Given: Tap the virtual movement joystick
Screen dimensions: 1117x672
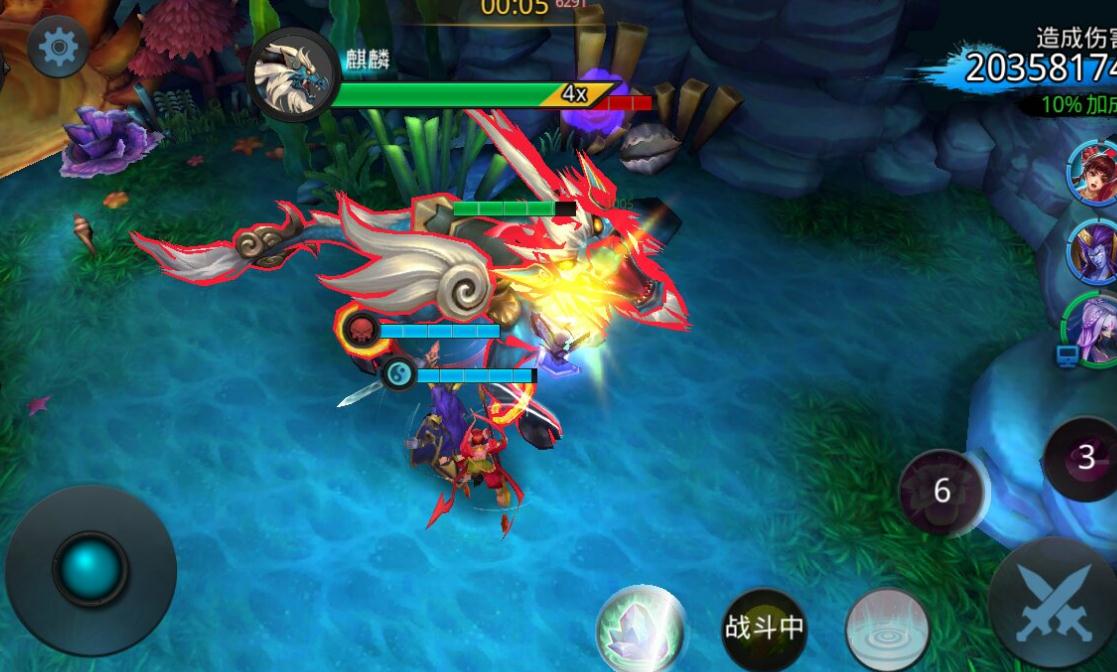Looking at the screenshot, I should pos(90,570).
